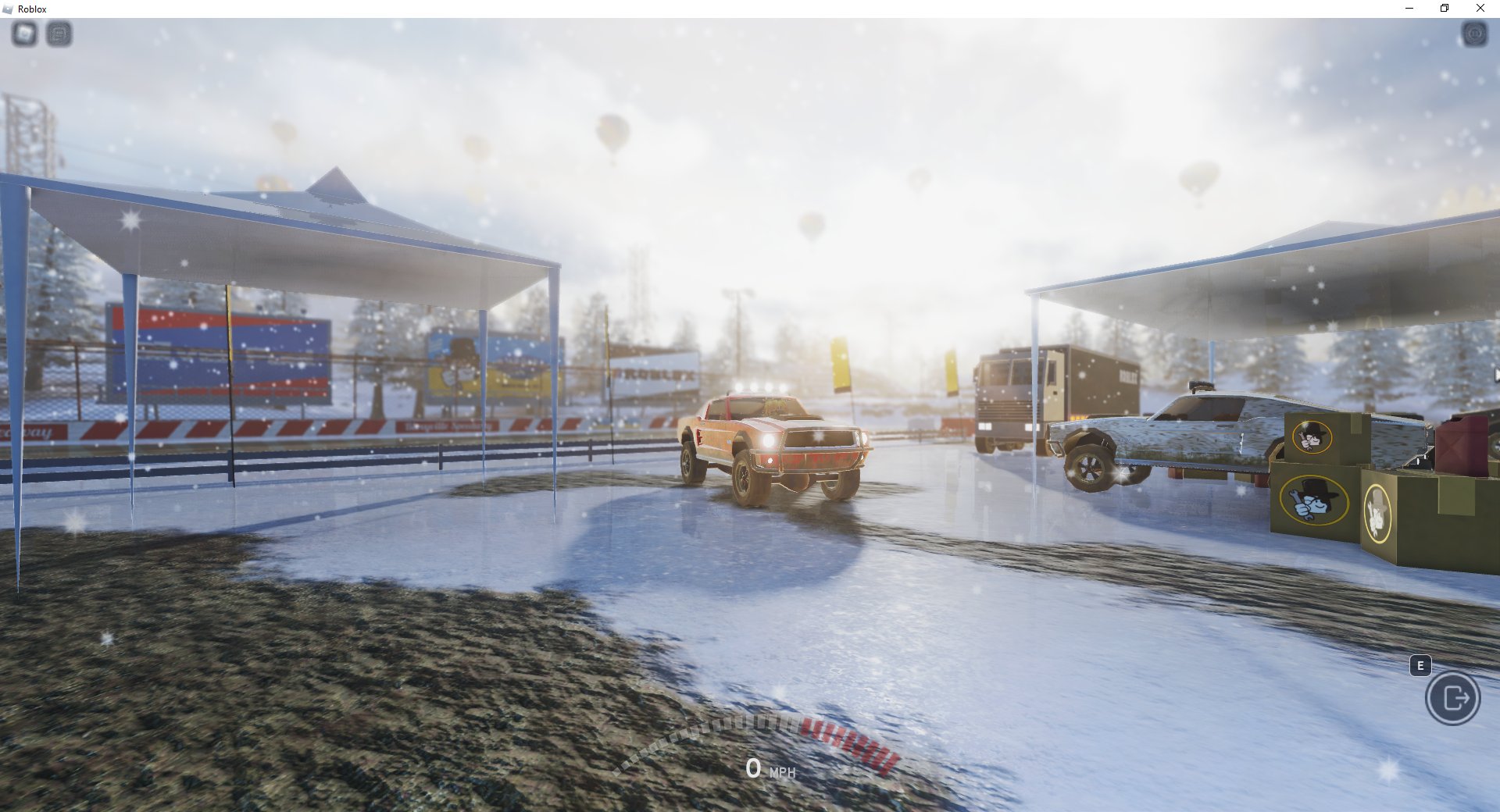Open the settings icon in the top-right corner

pos(1473,34)
